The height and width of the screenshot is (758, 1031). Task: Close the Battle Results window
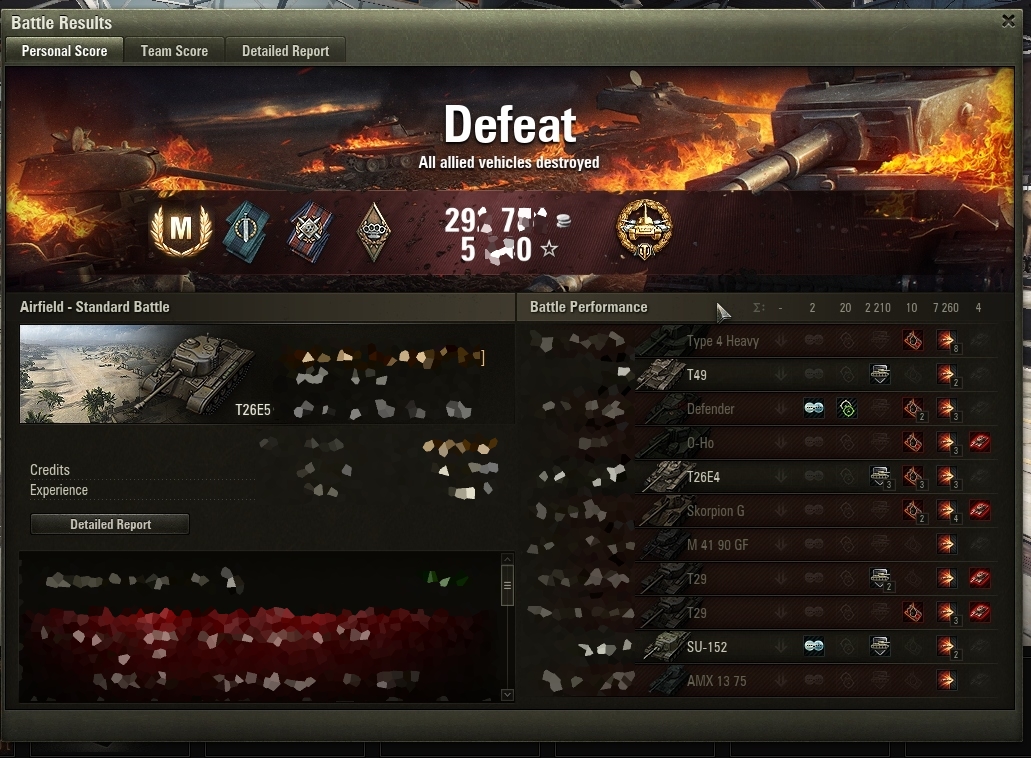click(x=1008, y=21)
